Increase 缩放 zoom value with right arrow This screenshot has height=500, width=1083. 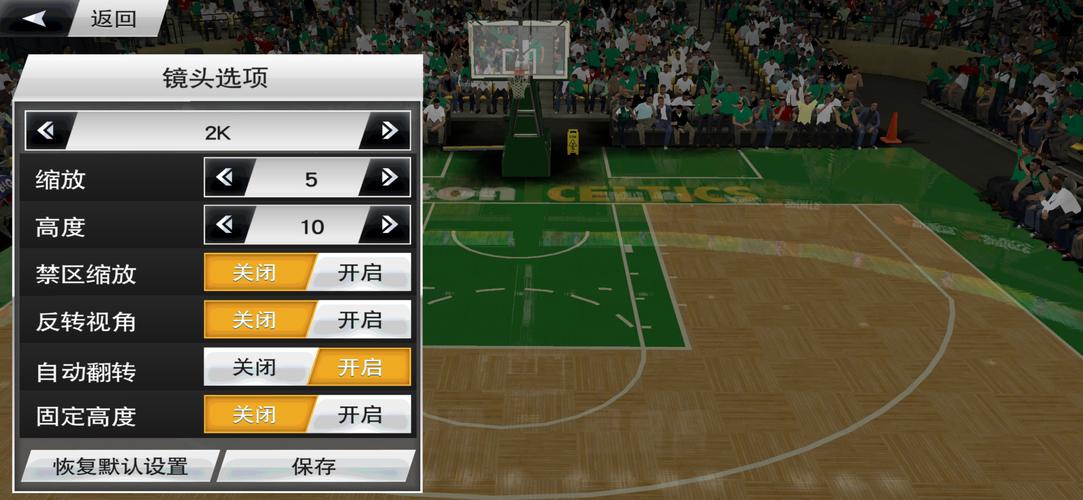pyautogui.click(x=389, y=178)
